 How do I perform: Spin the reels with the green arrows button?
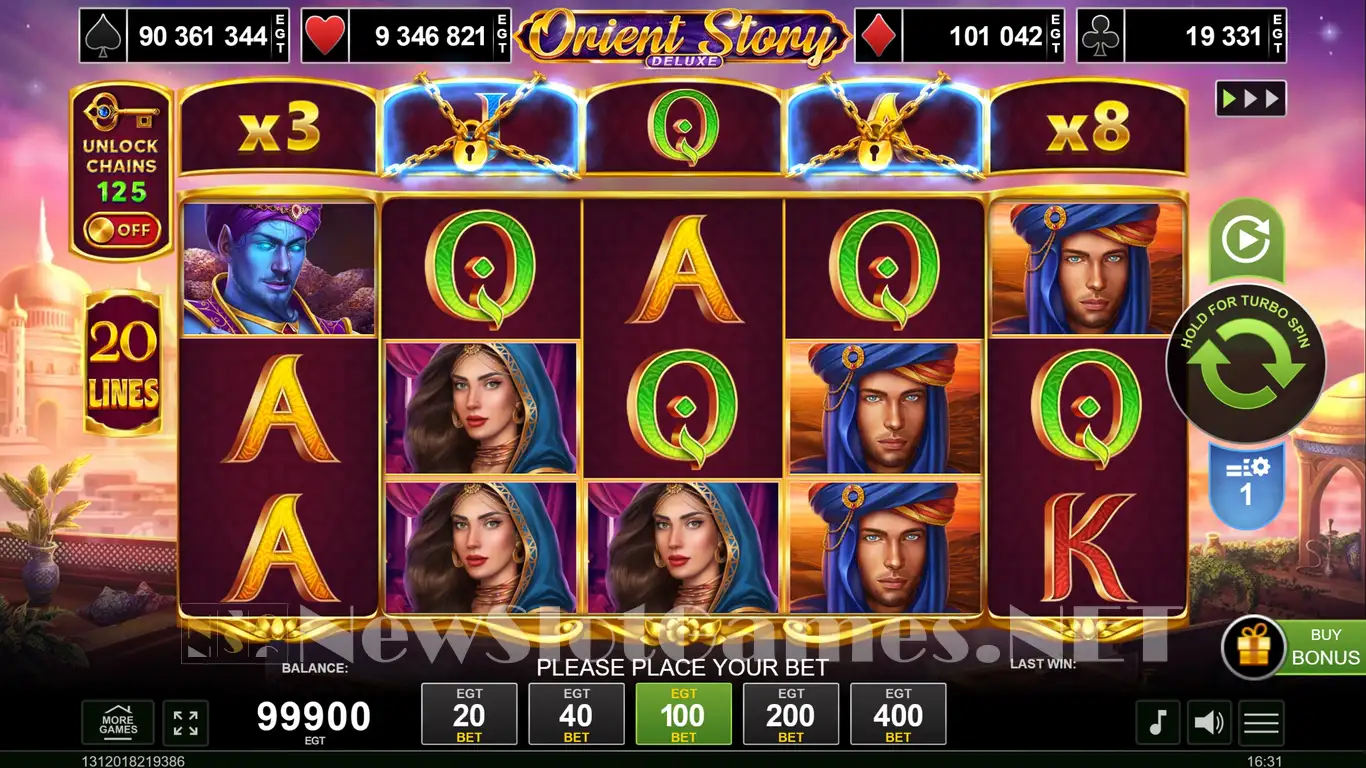(x=1246, y=366)
